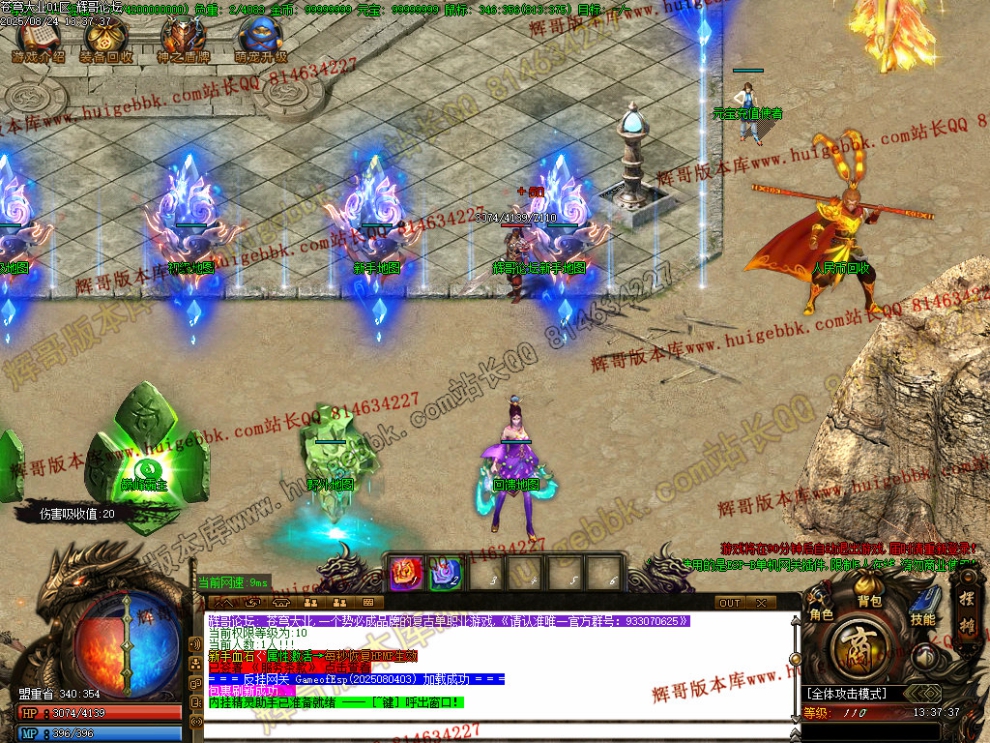Open the 游戏介绍 game introduction icon
Viewport: 990px width, 743px height.
38,38
